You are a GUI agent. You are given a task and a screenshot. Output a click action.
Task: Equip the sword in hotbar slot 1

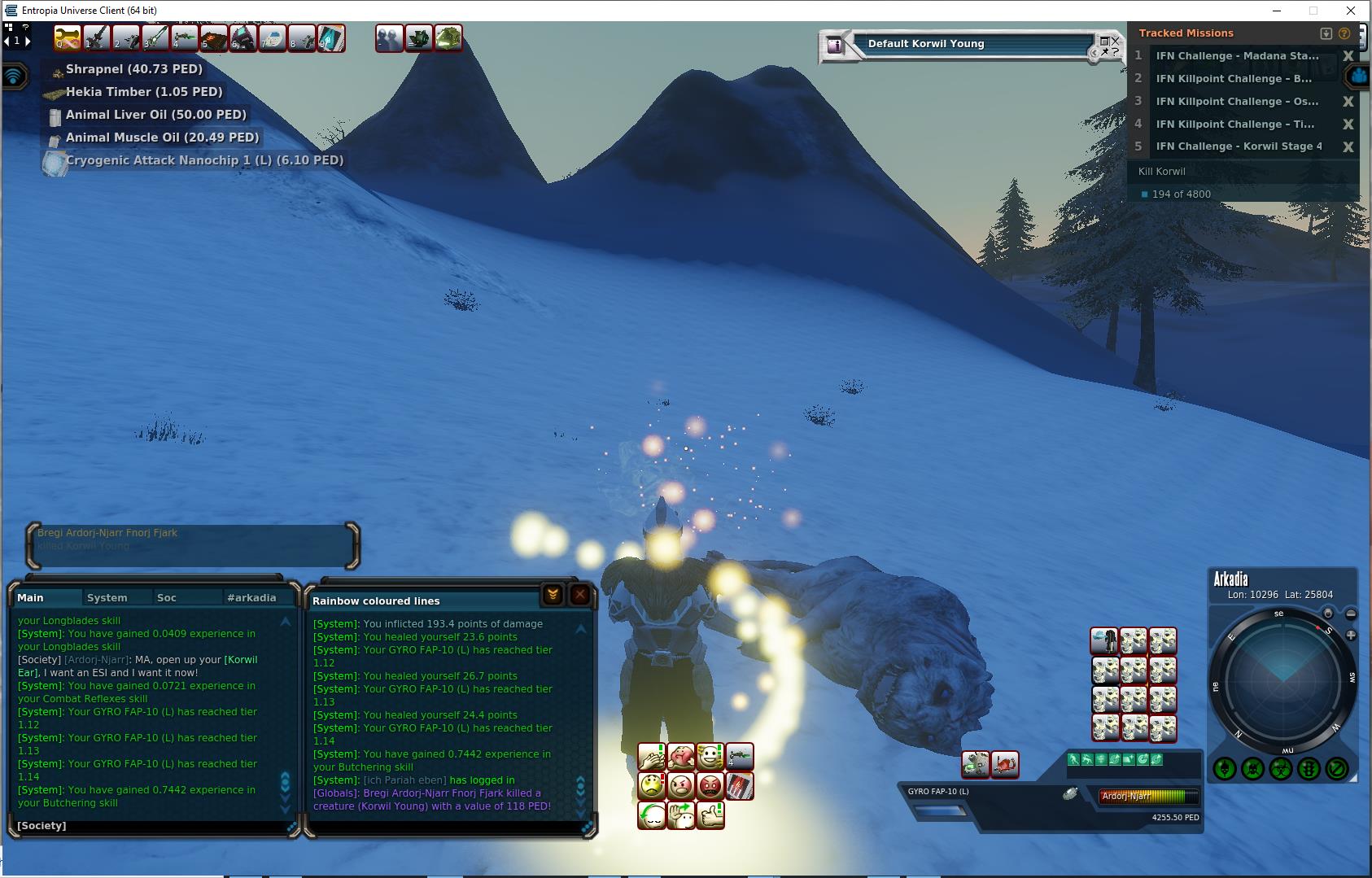pos(97,38)
